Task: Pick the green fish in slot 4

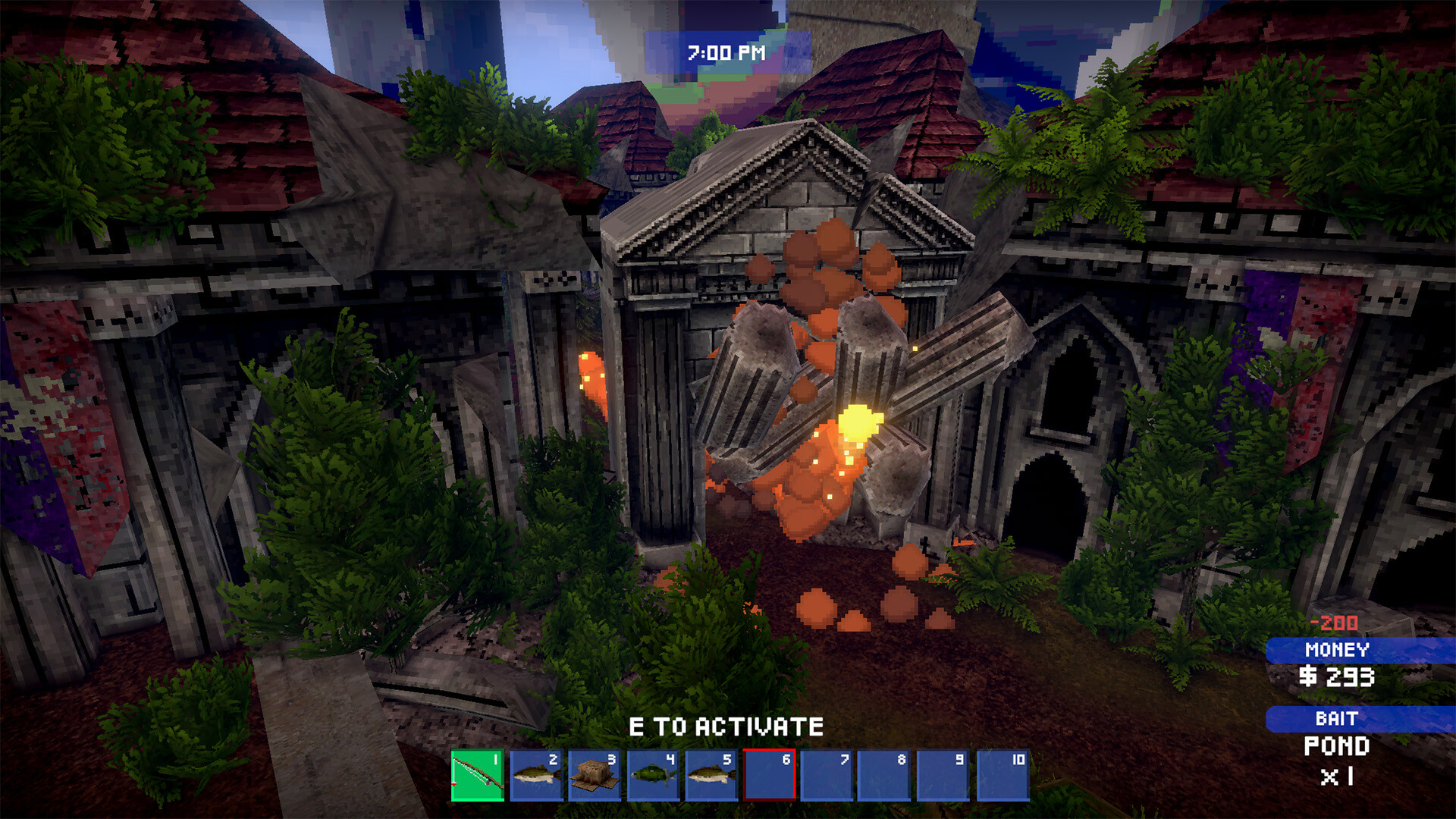Action: (653, 775)
